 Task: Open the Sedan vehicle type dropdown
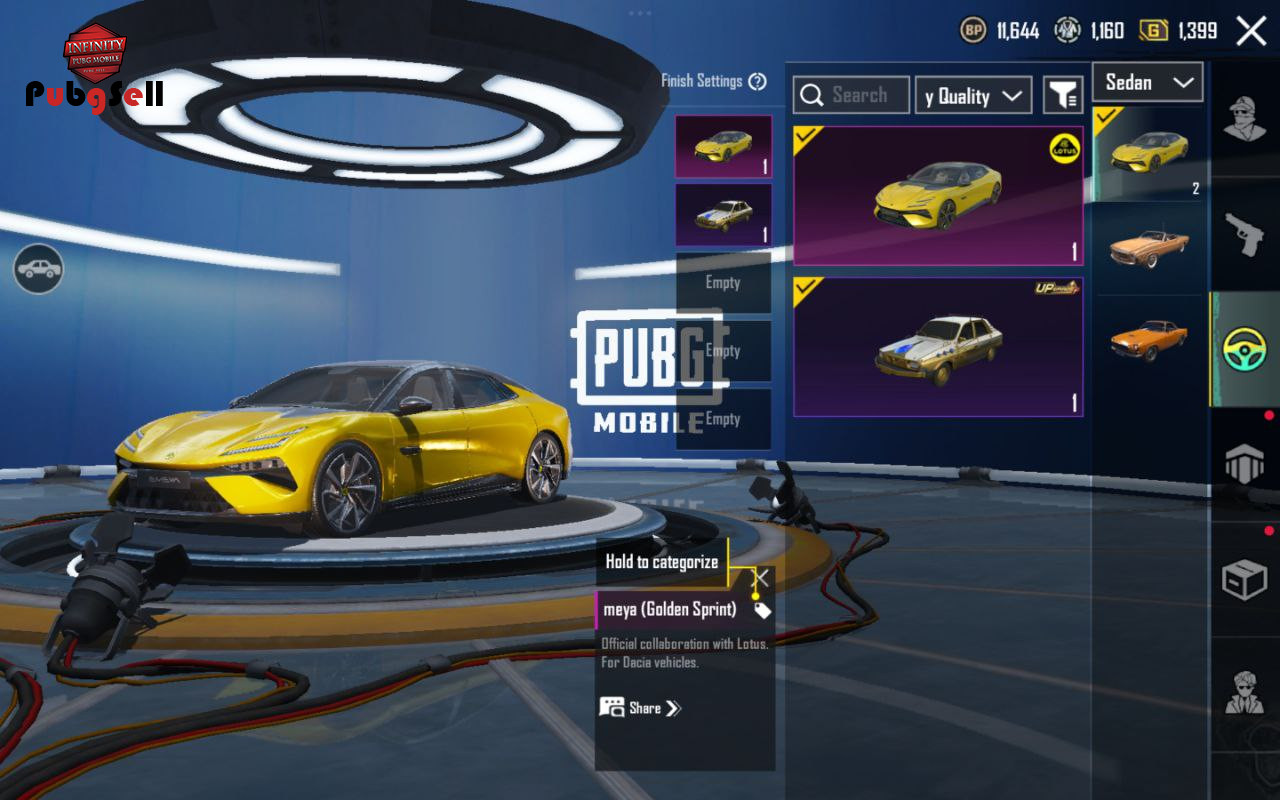tap(1147, 83)
